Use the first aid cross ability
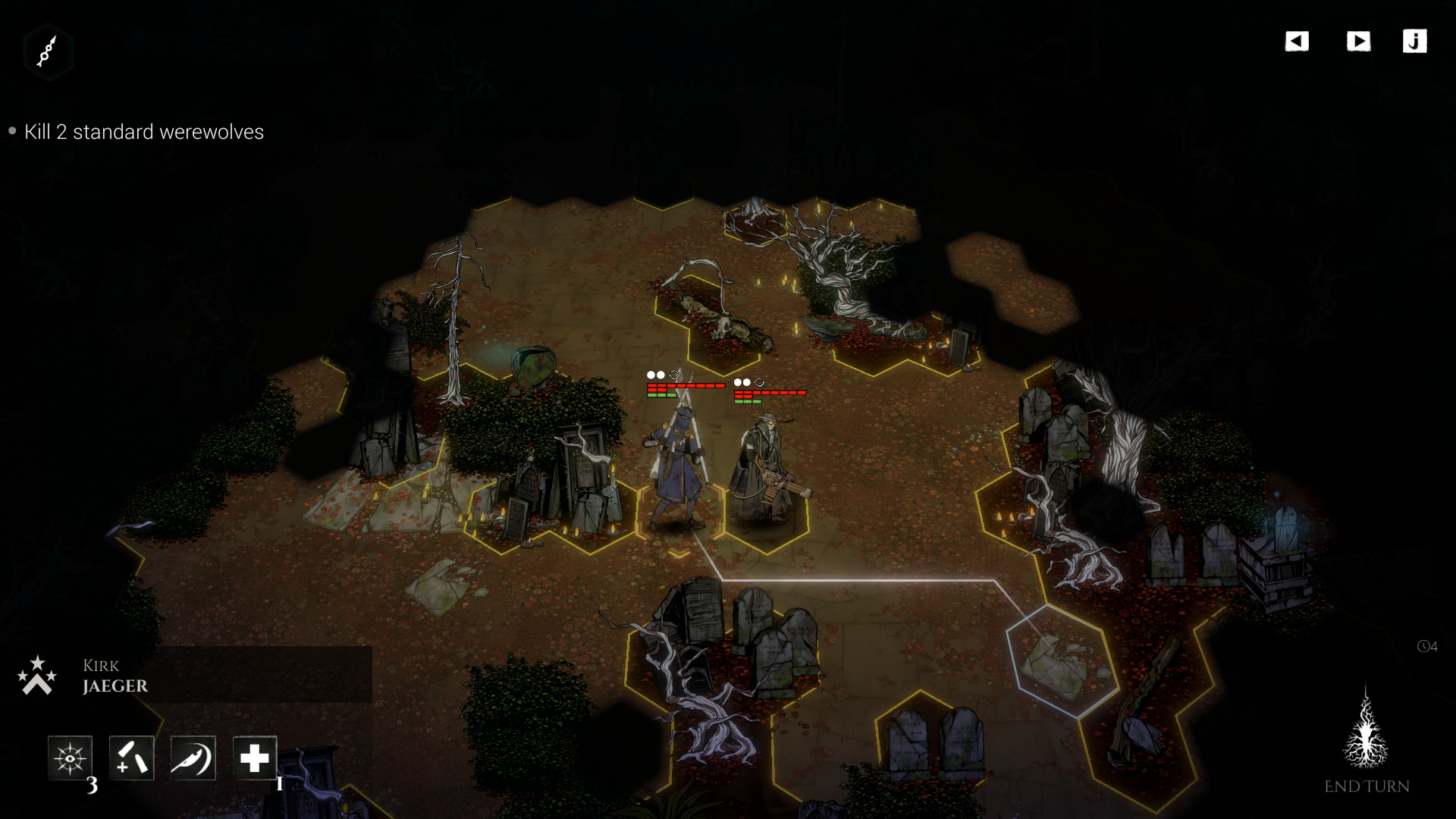 pyautogui.click(x=256, y=758)
